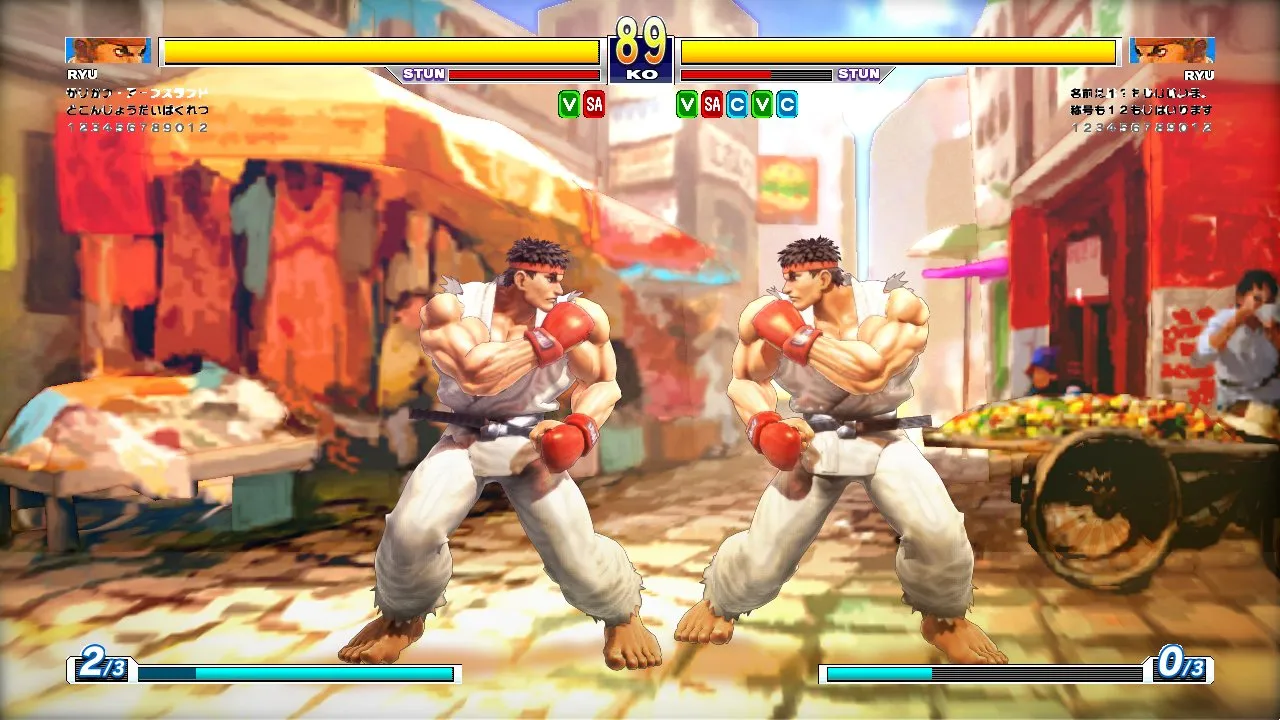1280x720 pixels.
Task: Click Ryu's portrait in the top left corner
Action: (108, 49)
